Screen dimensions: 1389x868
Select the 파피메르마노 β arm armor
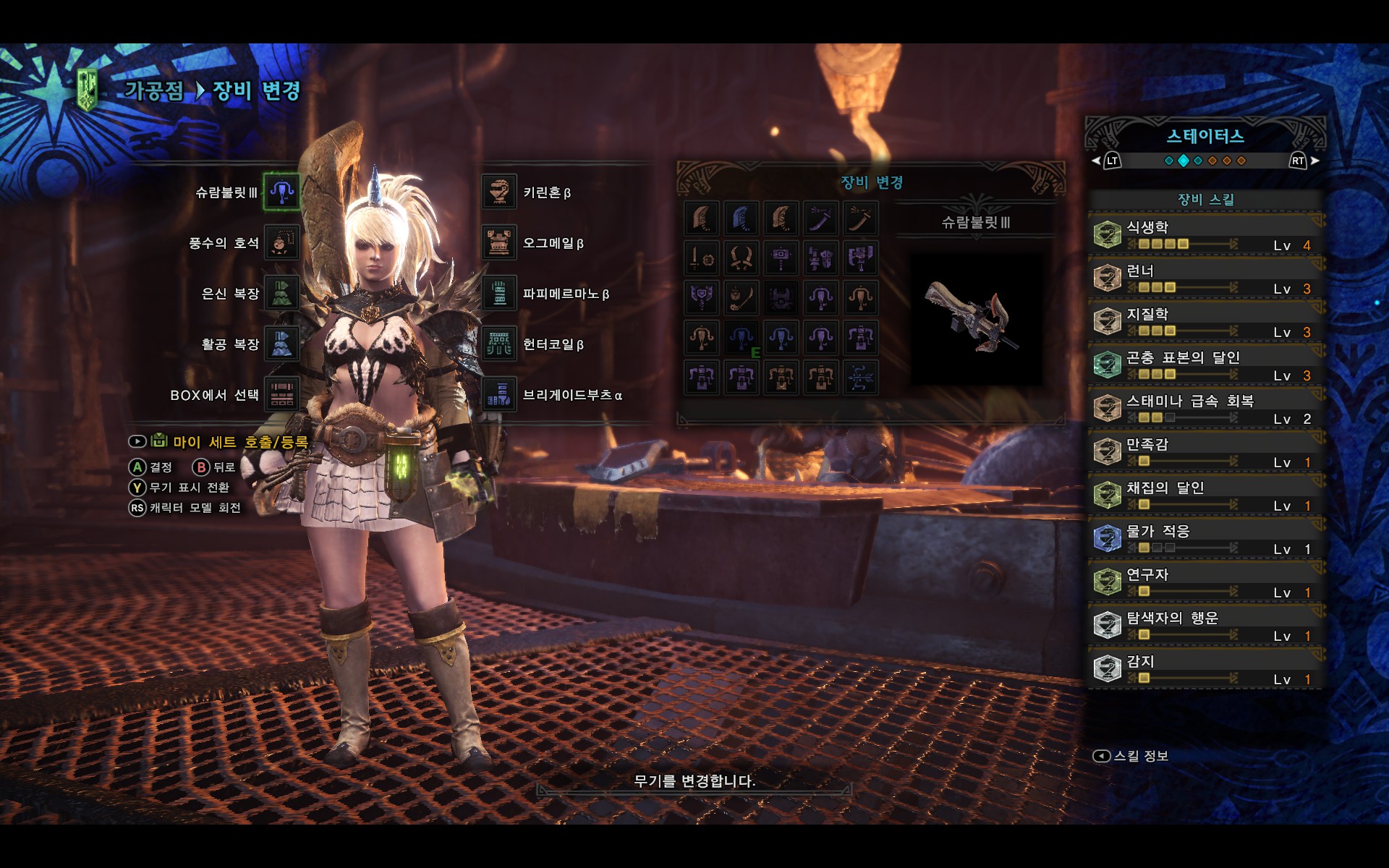pos(499,294)
